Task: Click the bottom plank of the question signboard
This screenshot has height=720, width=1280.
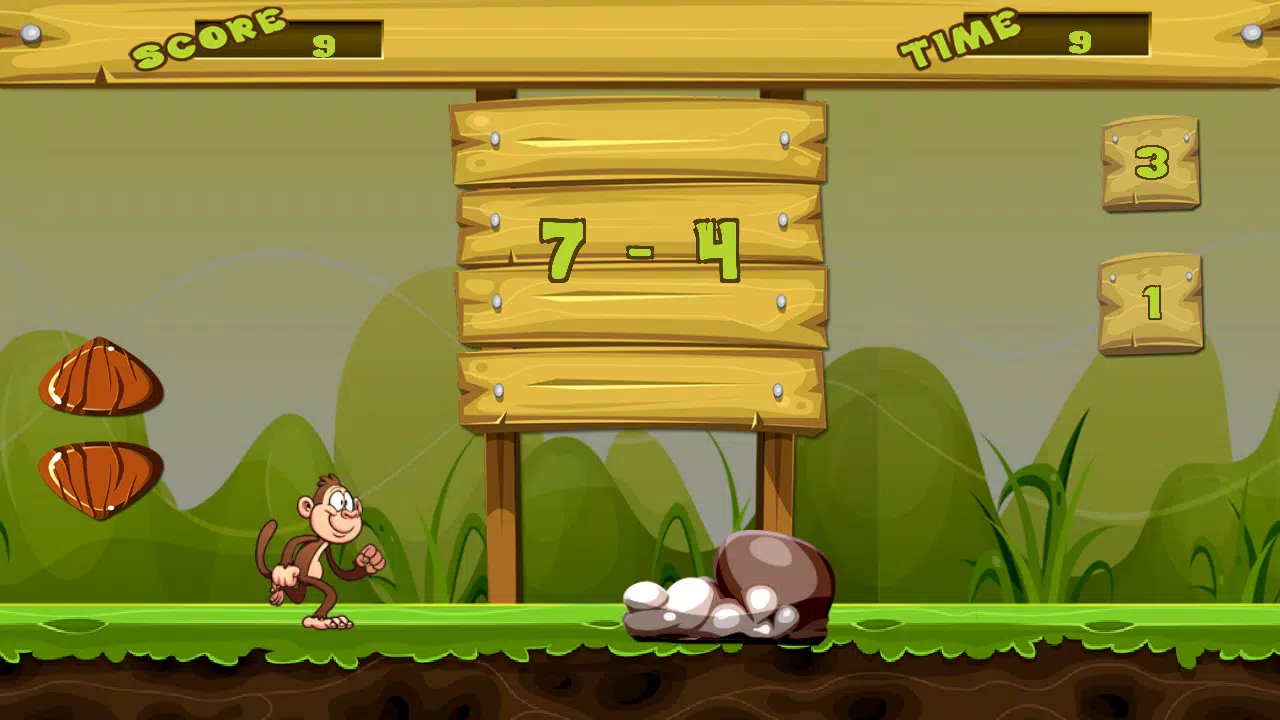Action: click(x=640, y=390)
